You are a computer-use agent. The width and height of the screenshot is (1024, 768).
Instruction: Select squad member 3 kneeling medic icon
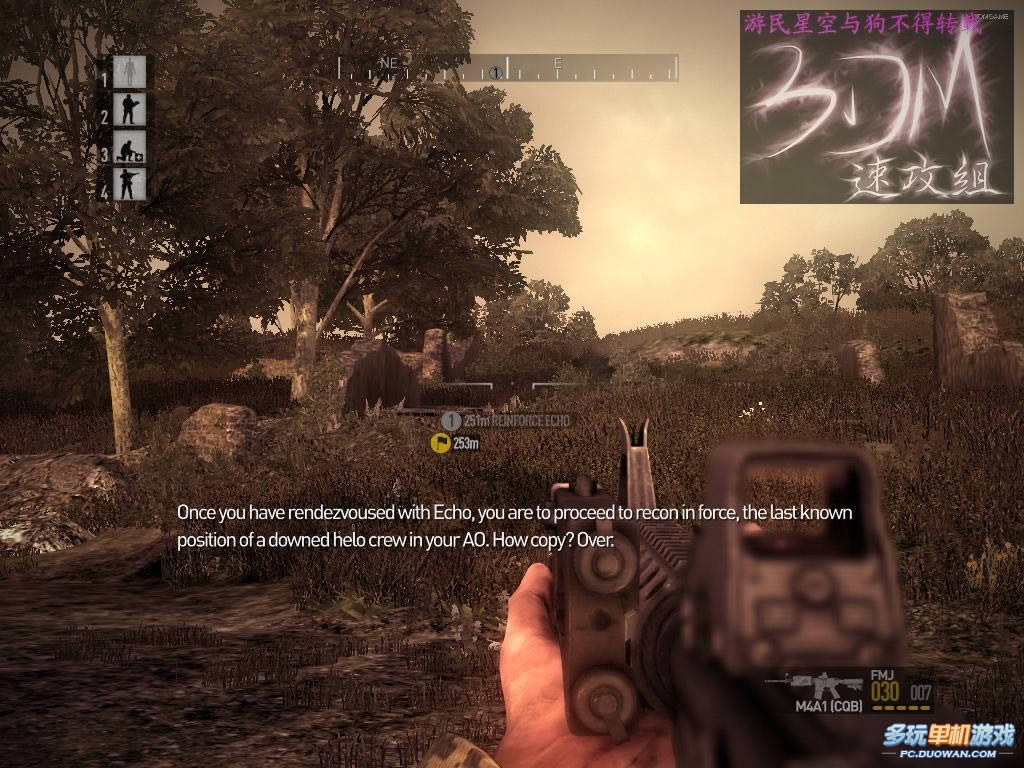pos(129,148)
